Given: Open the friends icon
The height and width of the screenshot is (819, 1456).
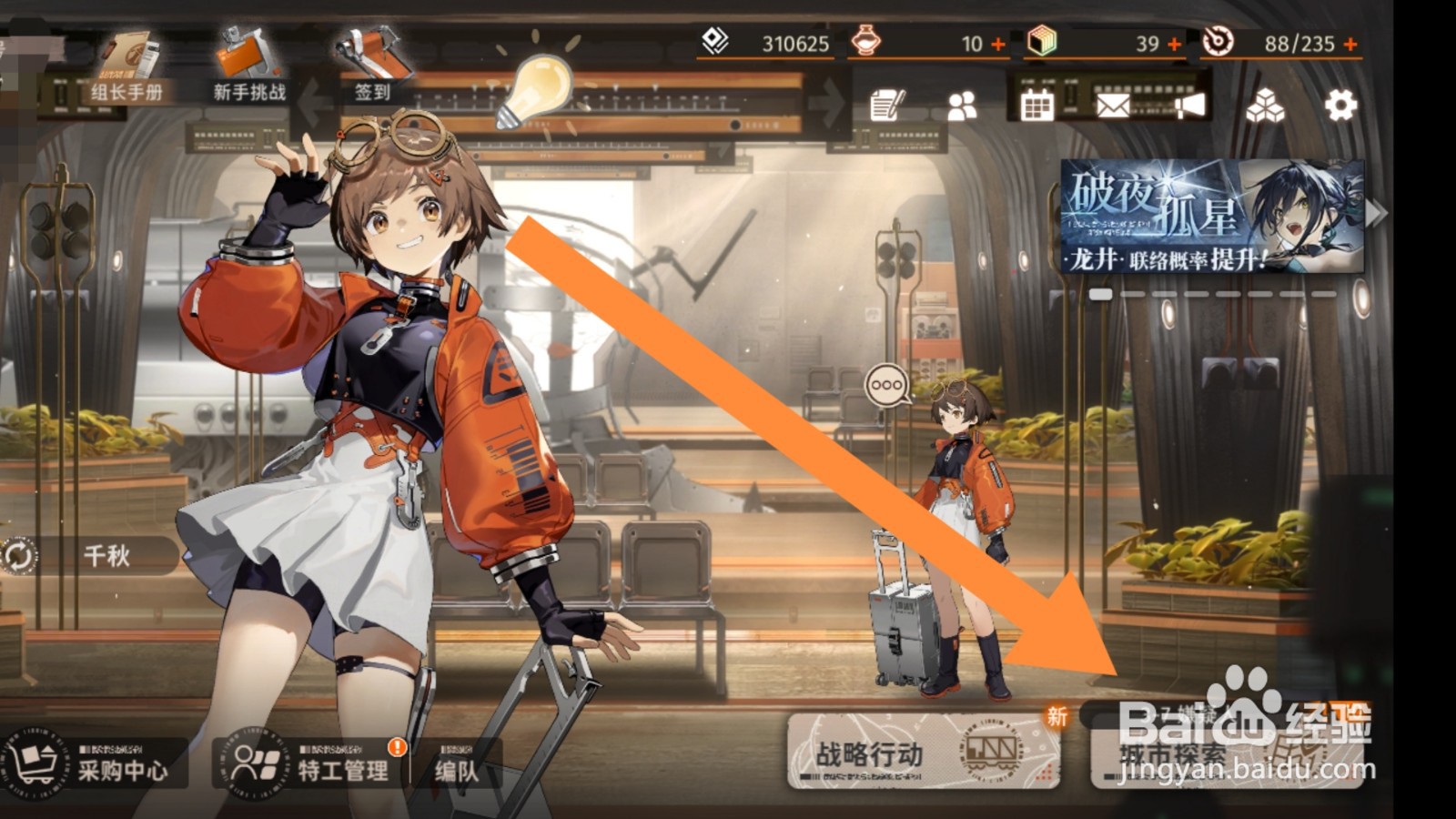Looking at the screenshot, I should [x=961, y=106].
